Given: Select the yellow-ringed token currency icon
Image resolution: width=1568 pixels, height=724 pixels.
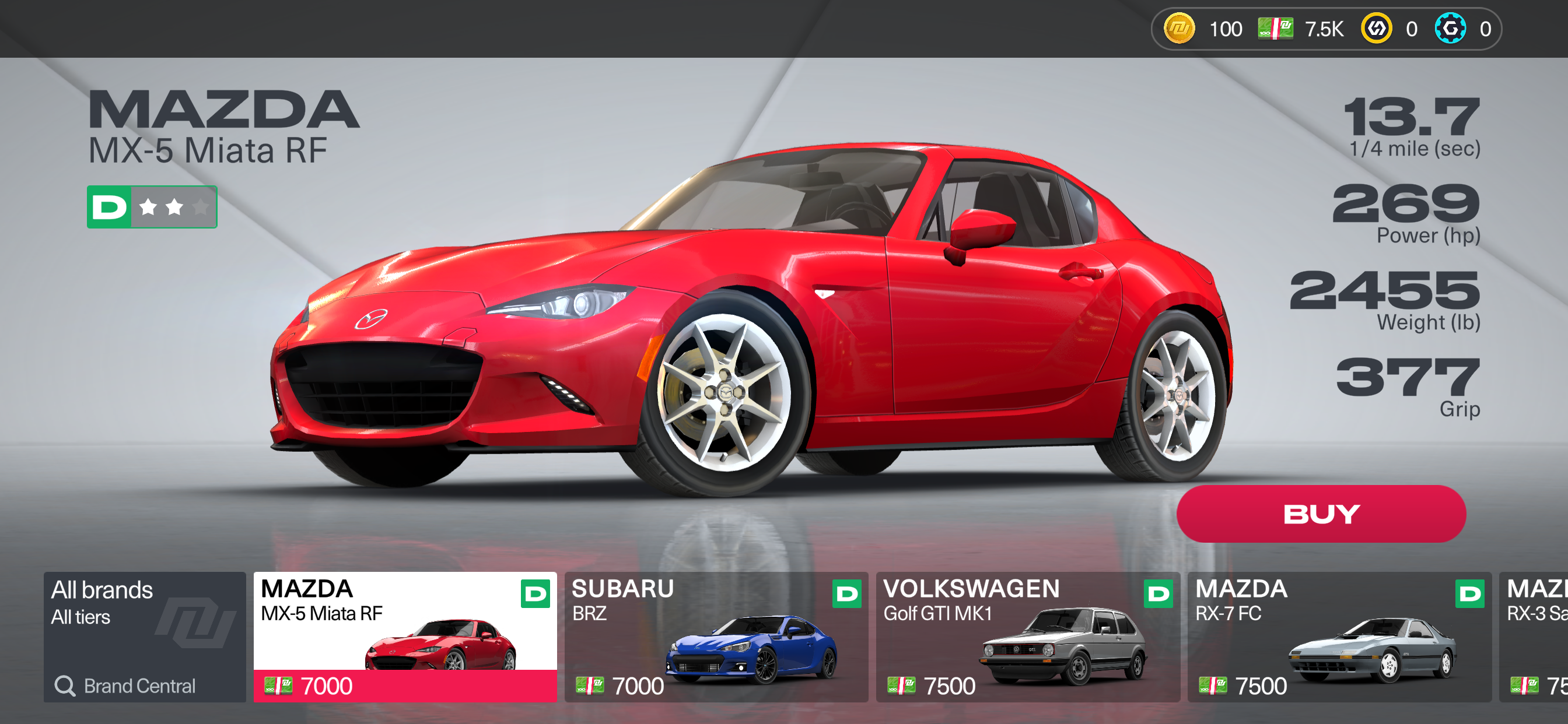Looking at the screenshot, I should pos(1376,29).
